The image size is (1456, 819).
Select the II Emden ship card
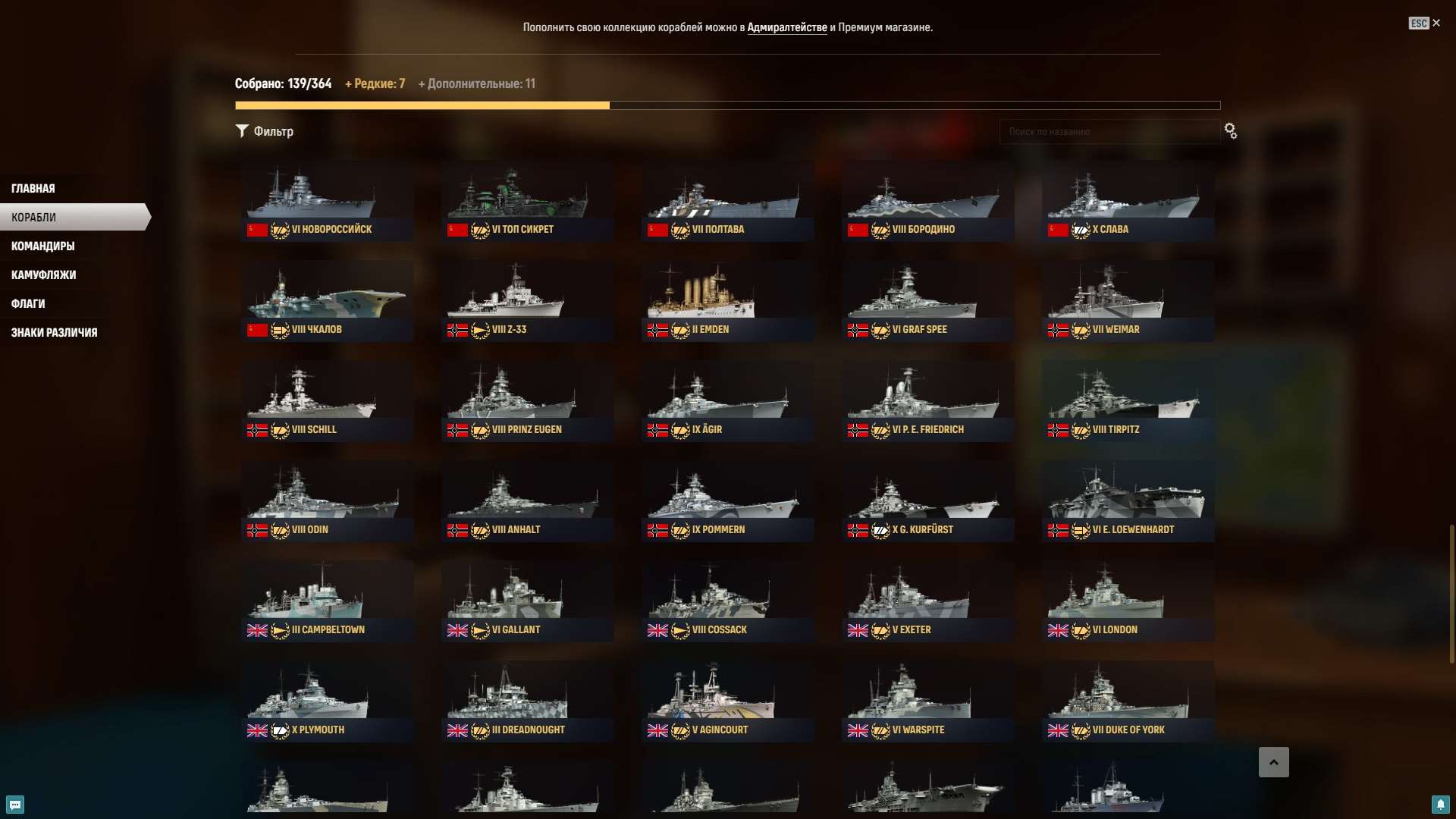(726, 300)
